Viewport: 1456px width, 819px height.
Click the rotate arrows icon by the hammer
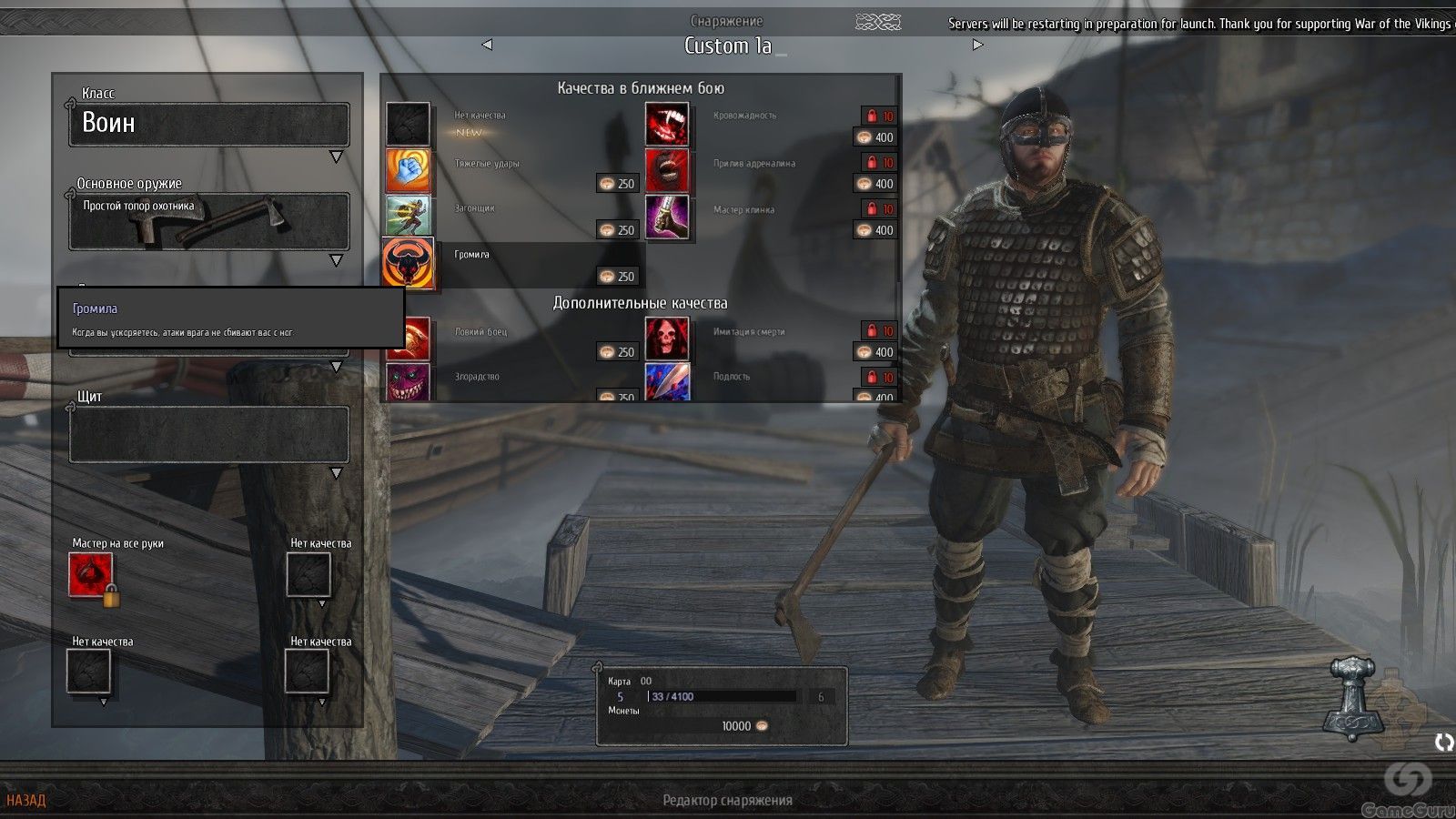(1443, 743)
